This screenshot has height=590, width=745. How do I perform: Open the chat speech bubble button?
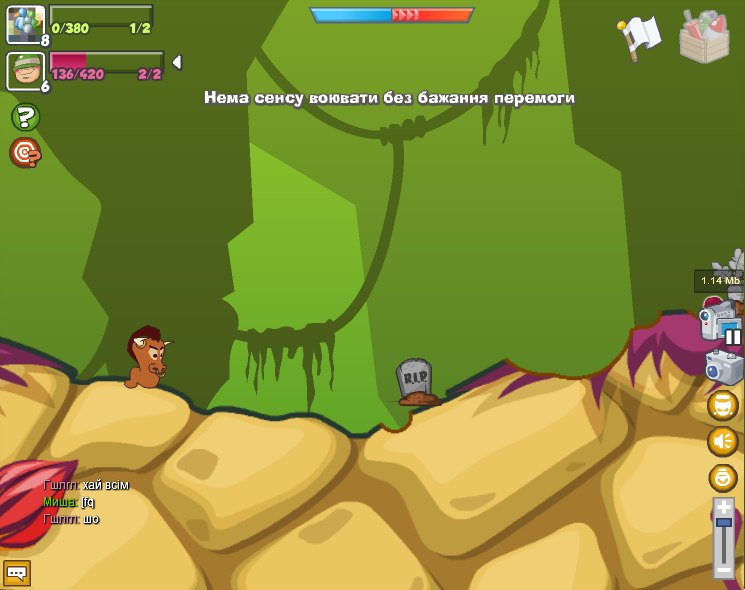click(x=17, y=573)
